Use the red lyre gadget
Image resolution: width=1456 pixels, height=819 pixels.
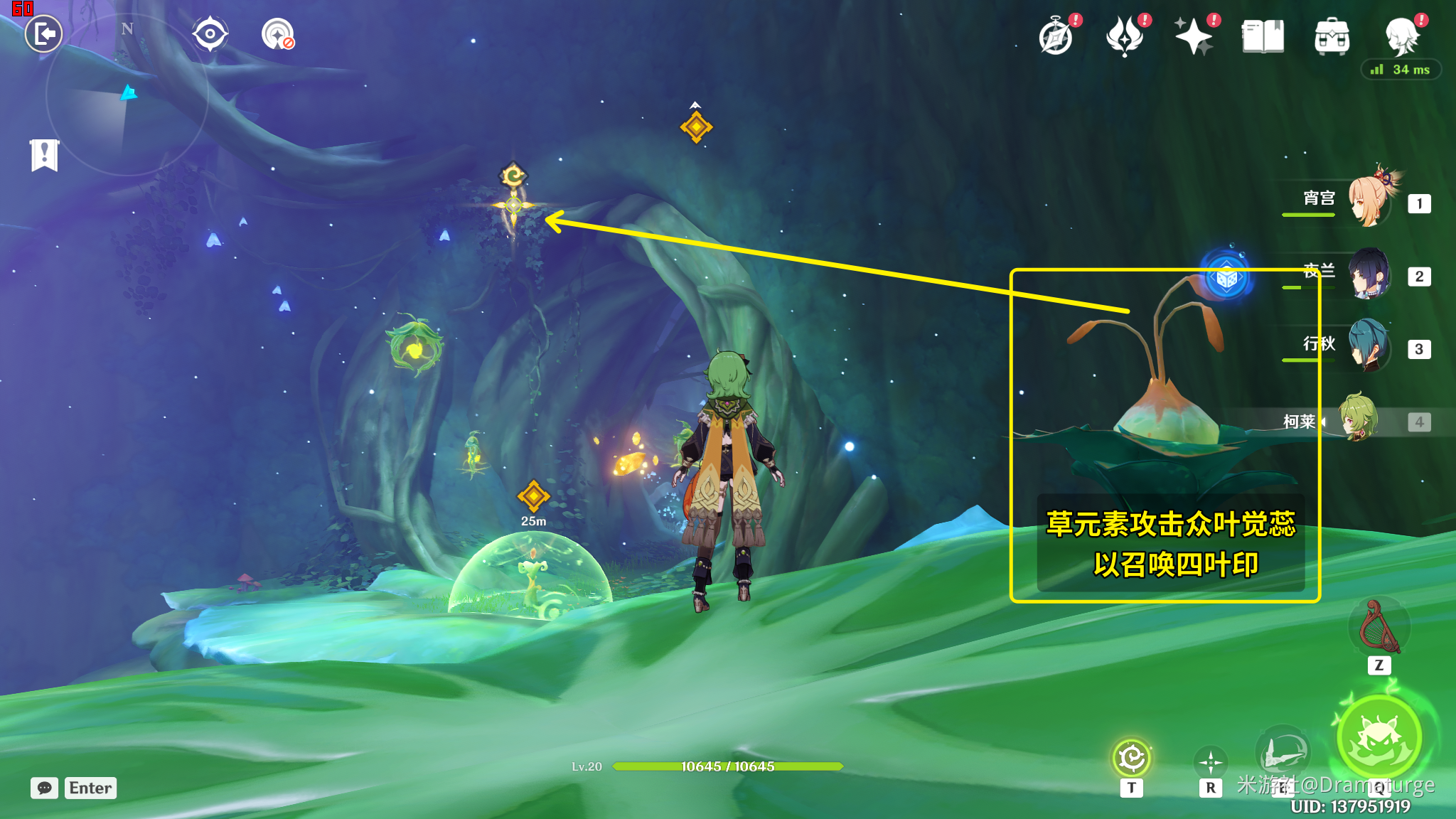(x=1379, y=627)
